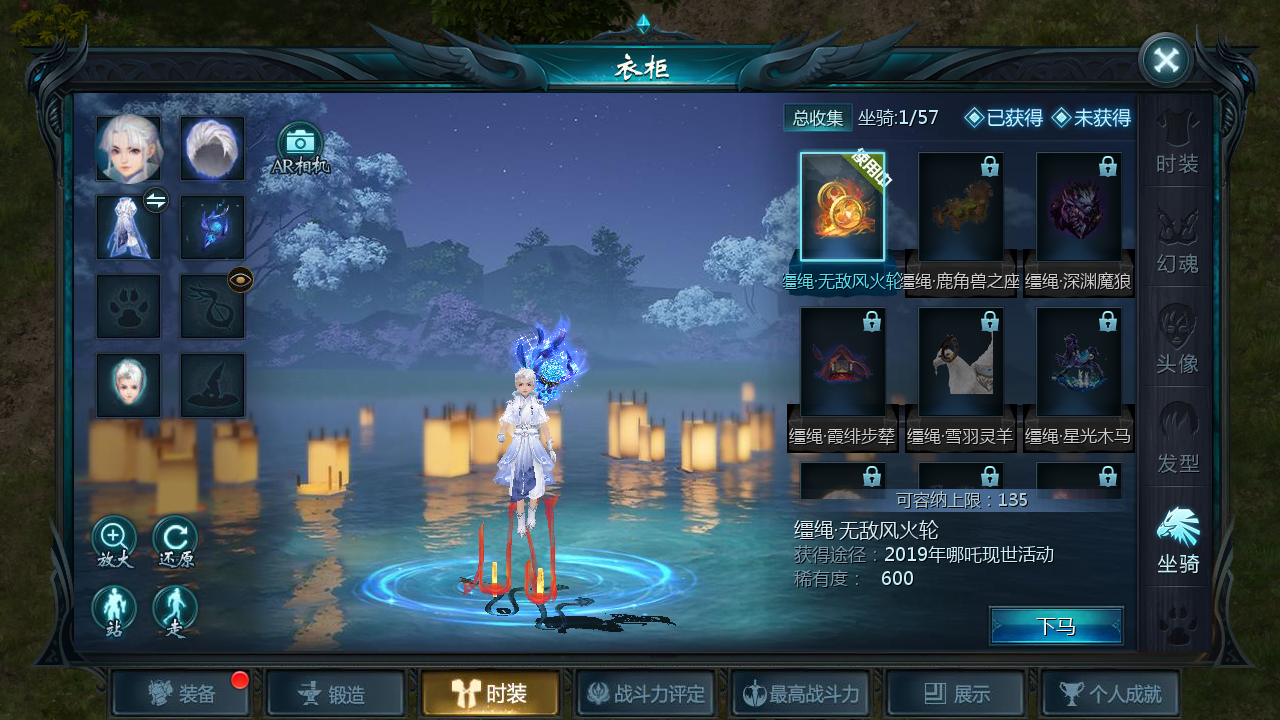The image size is (1280, 720).
Task: Select the 头像 avatar tab
Action: (1177, 341)
